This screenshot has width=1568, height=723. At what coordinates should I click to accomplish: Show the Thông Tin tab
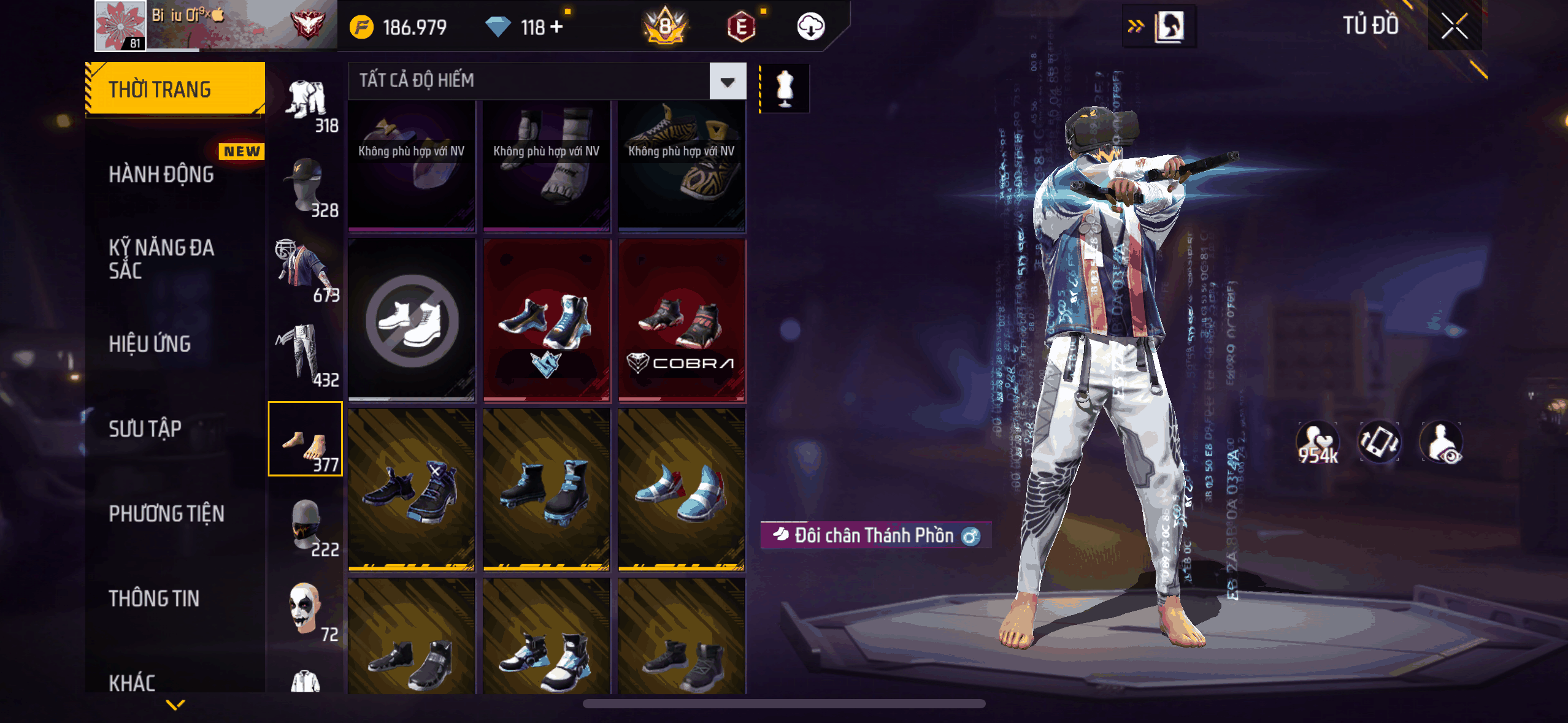[154, 598]
